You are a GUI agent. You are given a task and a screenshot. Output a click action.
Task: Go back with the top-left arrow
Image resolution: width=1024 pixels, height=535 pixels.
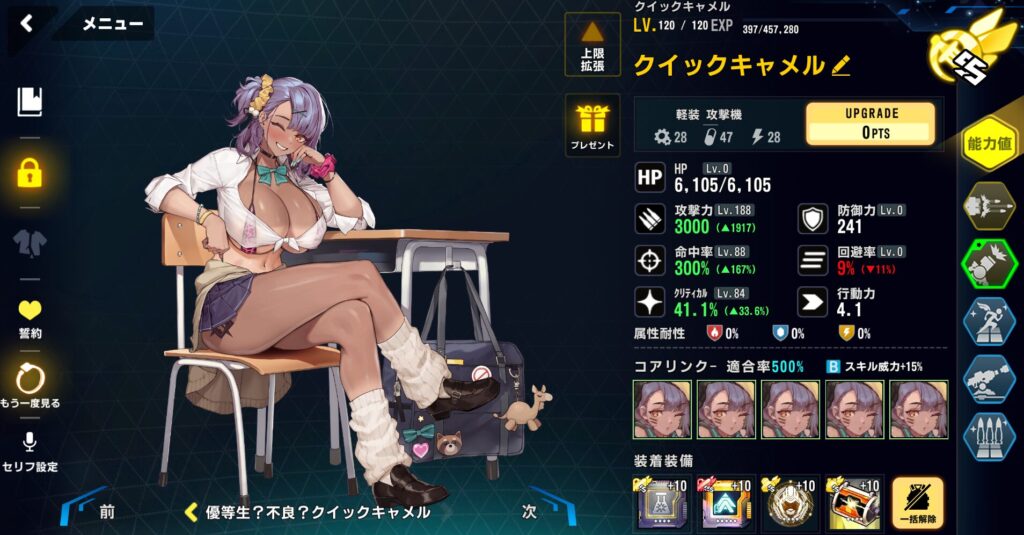(26, 23)
